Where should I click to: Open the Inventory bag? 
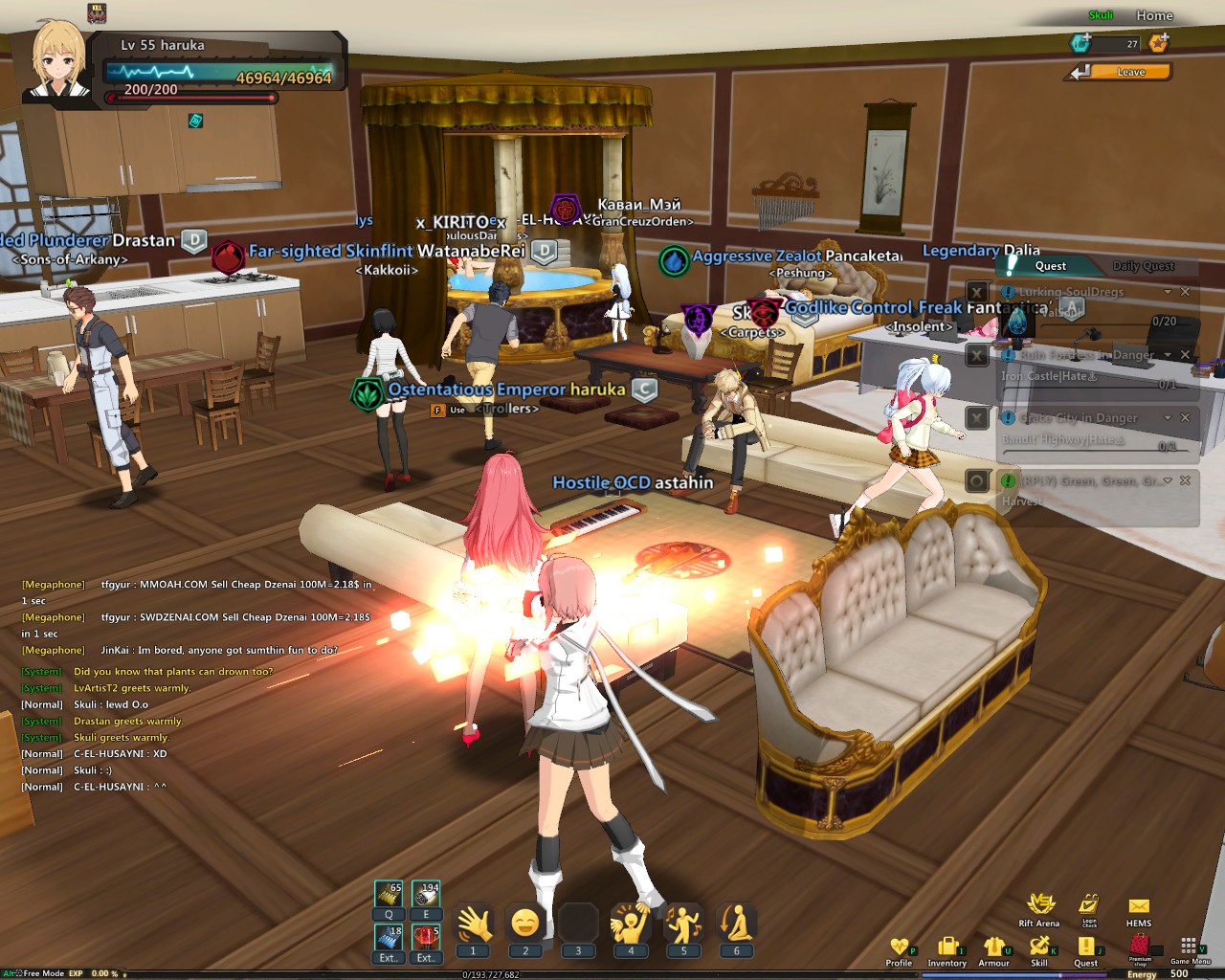tap(947, 948)
